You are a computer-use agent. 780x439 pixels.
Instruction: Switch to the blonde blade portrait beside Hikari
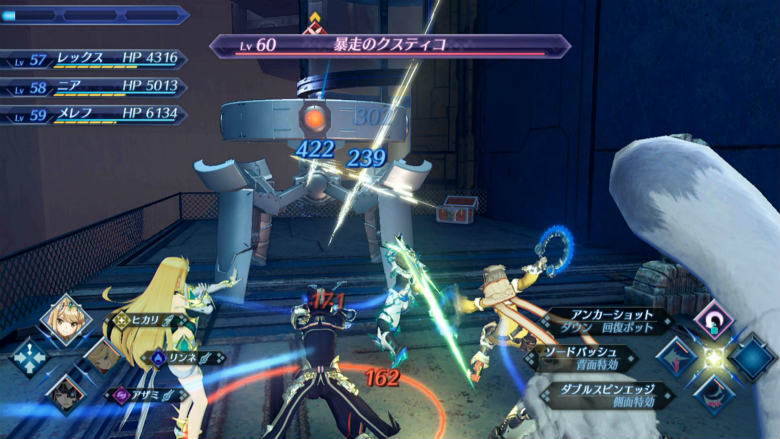103,357
